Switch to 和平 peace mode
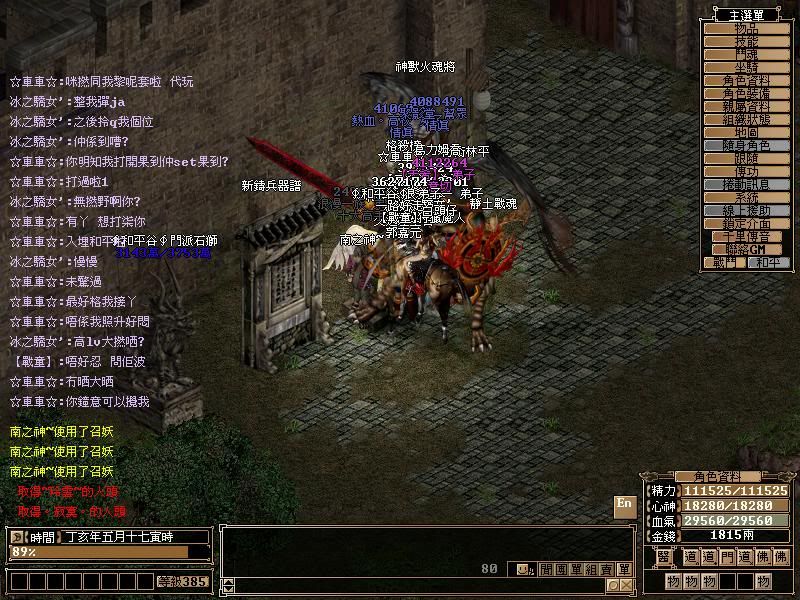This screenshot has width=800, height=600. click(769, 263)
